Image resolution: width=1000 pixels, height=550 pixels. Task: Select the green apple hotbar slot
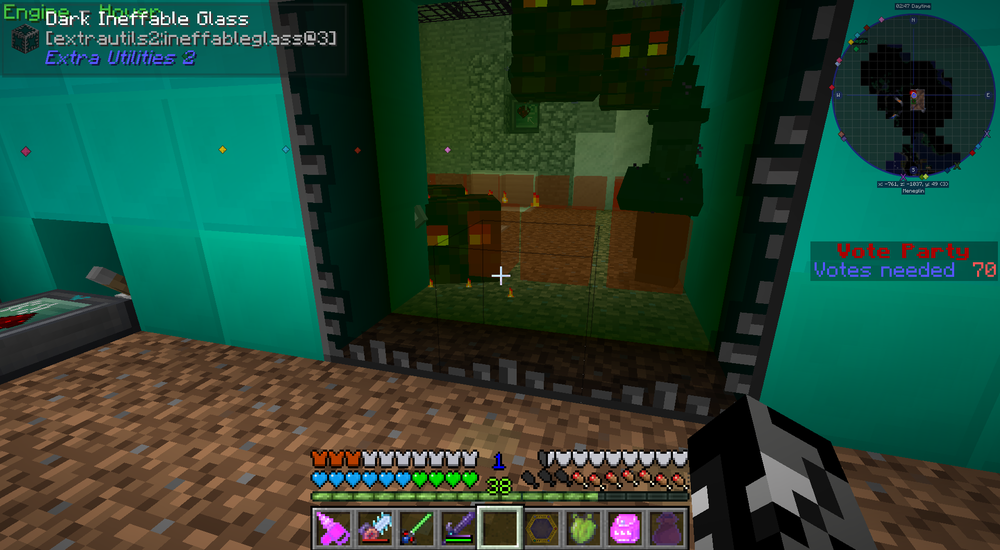tap(582, 526)
